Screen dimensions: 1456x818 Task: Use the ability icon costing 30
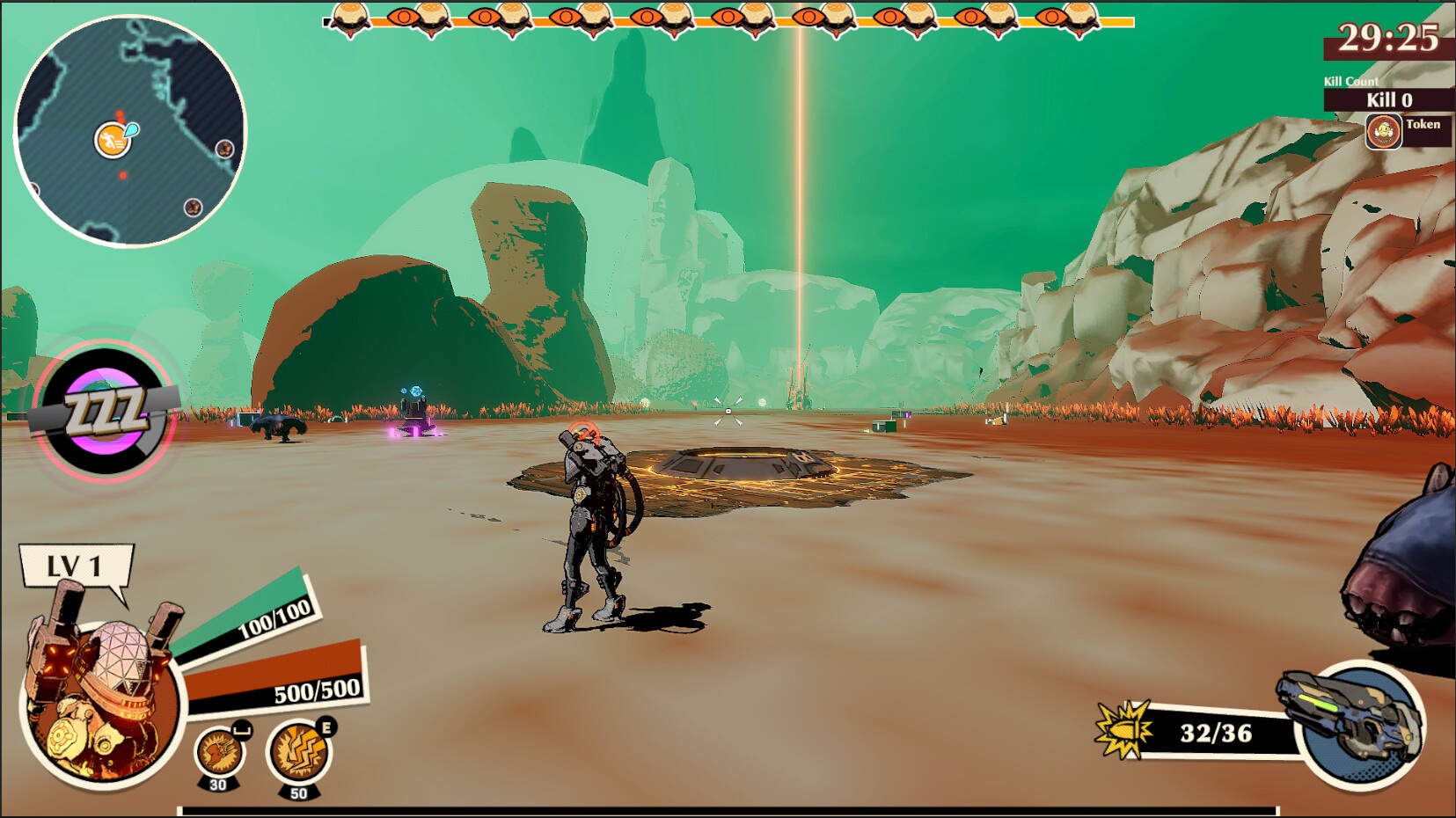pyautogui.click(x=218, y=752)
